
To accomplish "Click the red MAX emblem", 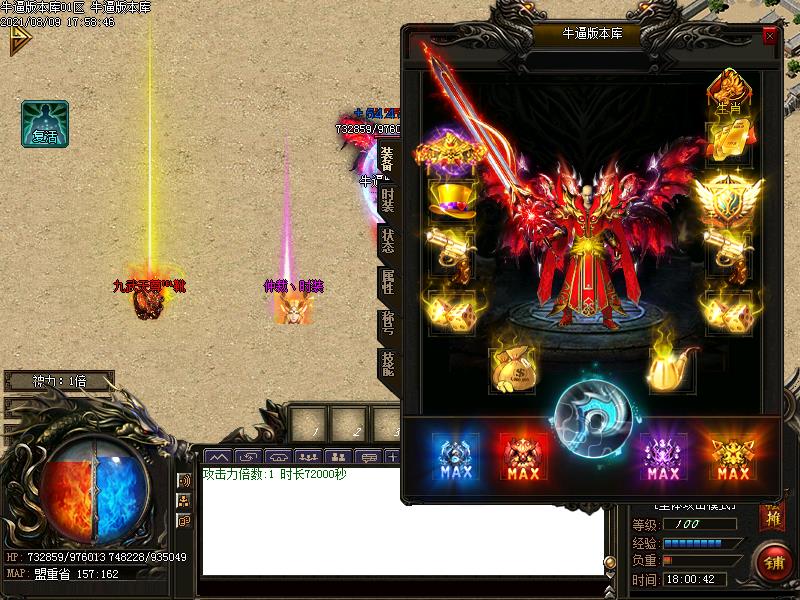I will 524,458.
